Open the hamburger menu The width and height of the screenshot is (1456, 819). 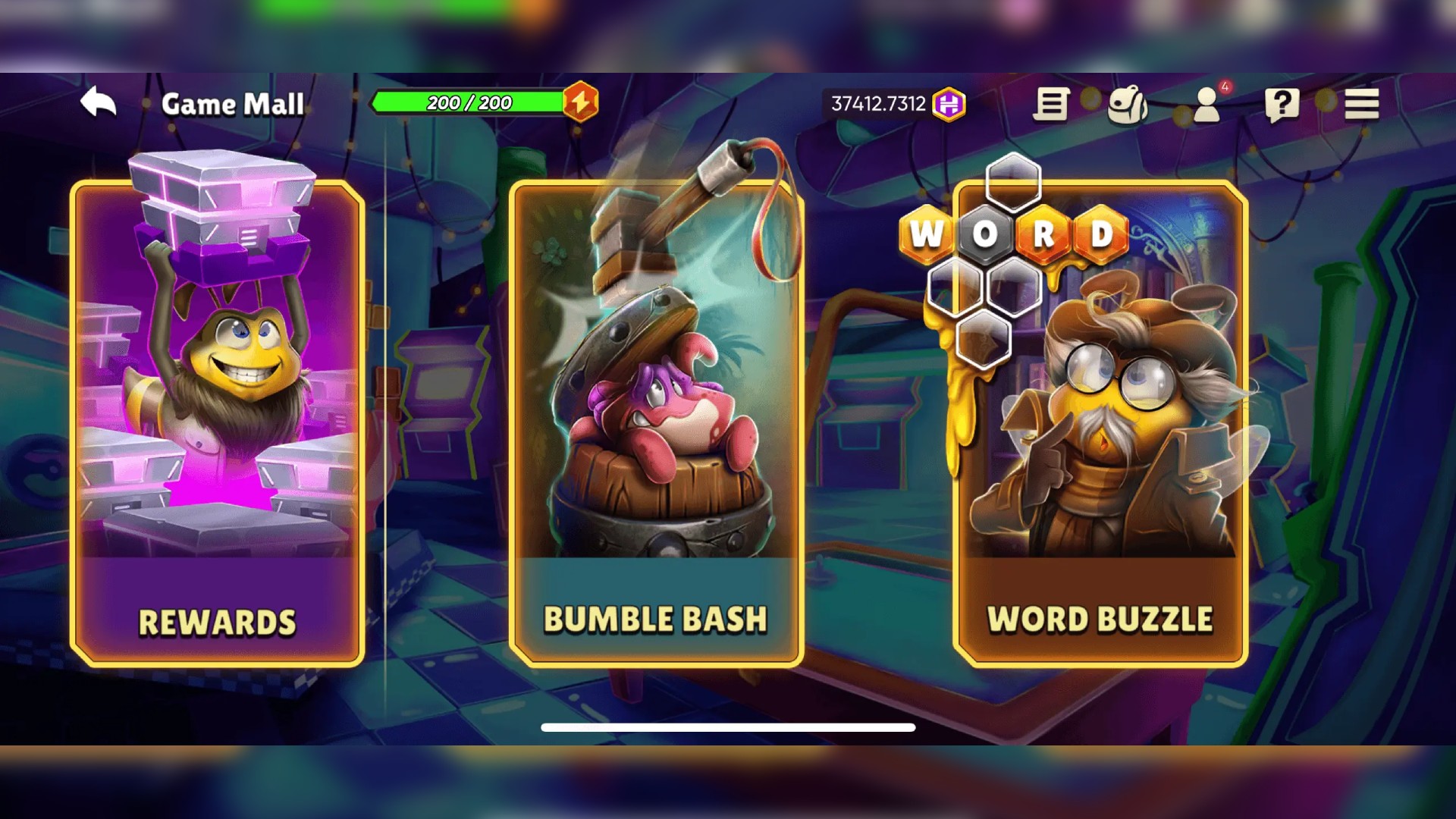click(1360, 105)
